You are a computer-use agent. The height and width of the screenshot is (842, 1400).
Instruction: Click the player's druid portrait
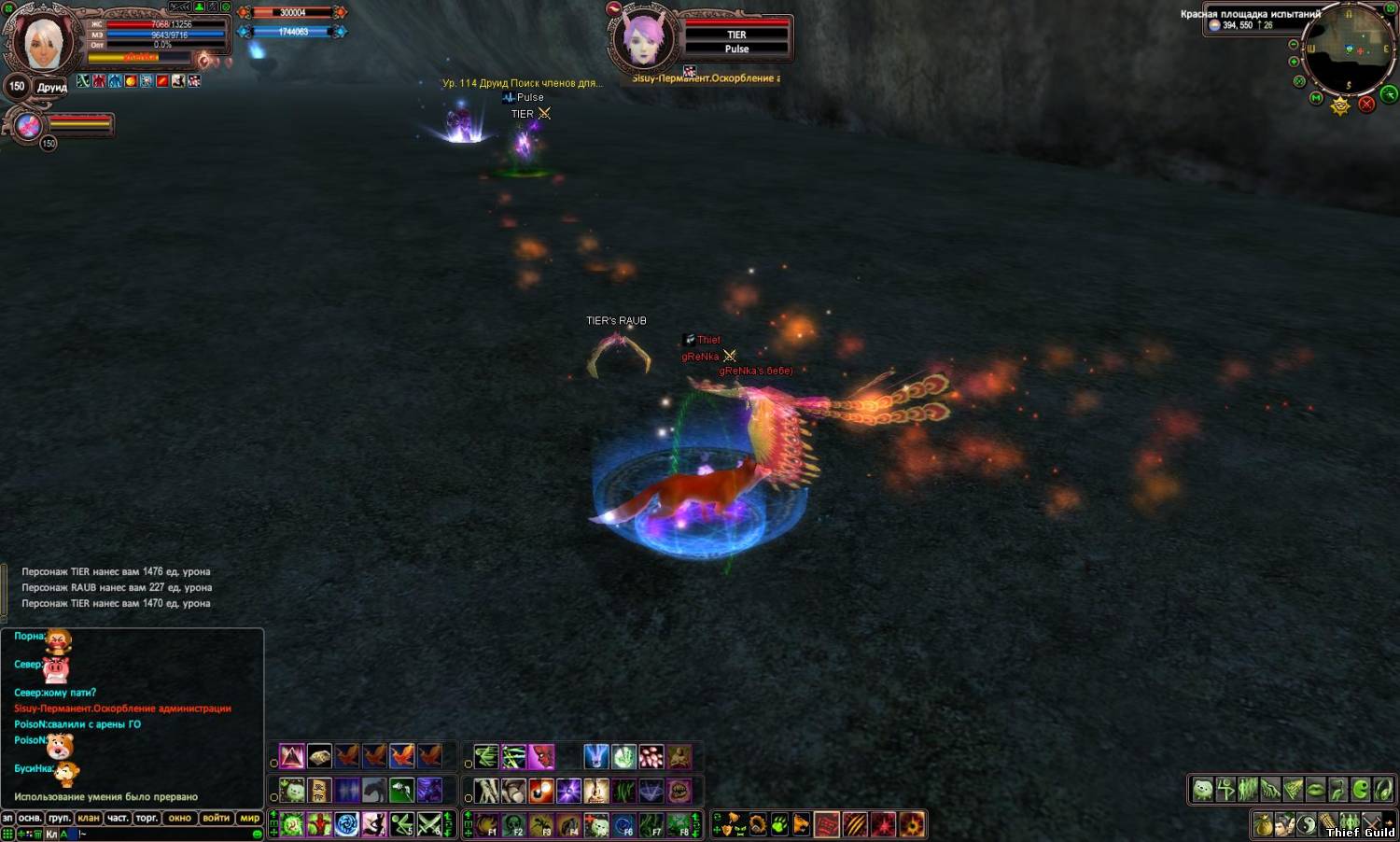pyautogui.click(x=39, y=42)
